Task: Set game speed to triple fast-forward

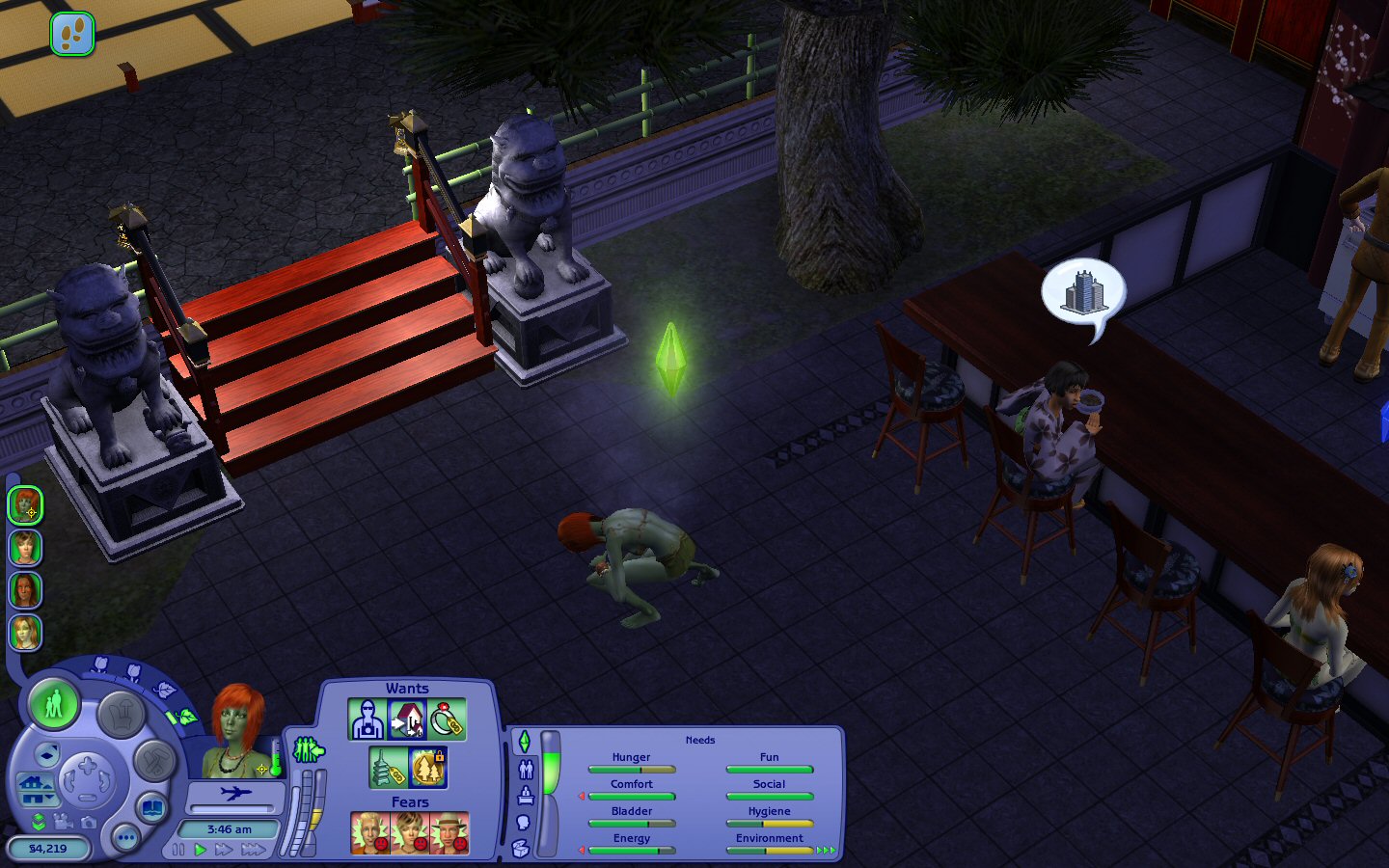Action: pyautogui.click(x=254, y=850)
